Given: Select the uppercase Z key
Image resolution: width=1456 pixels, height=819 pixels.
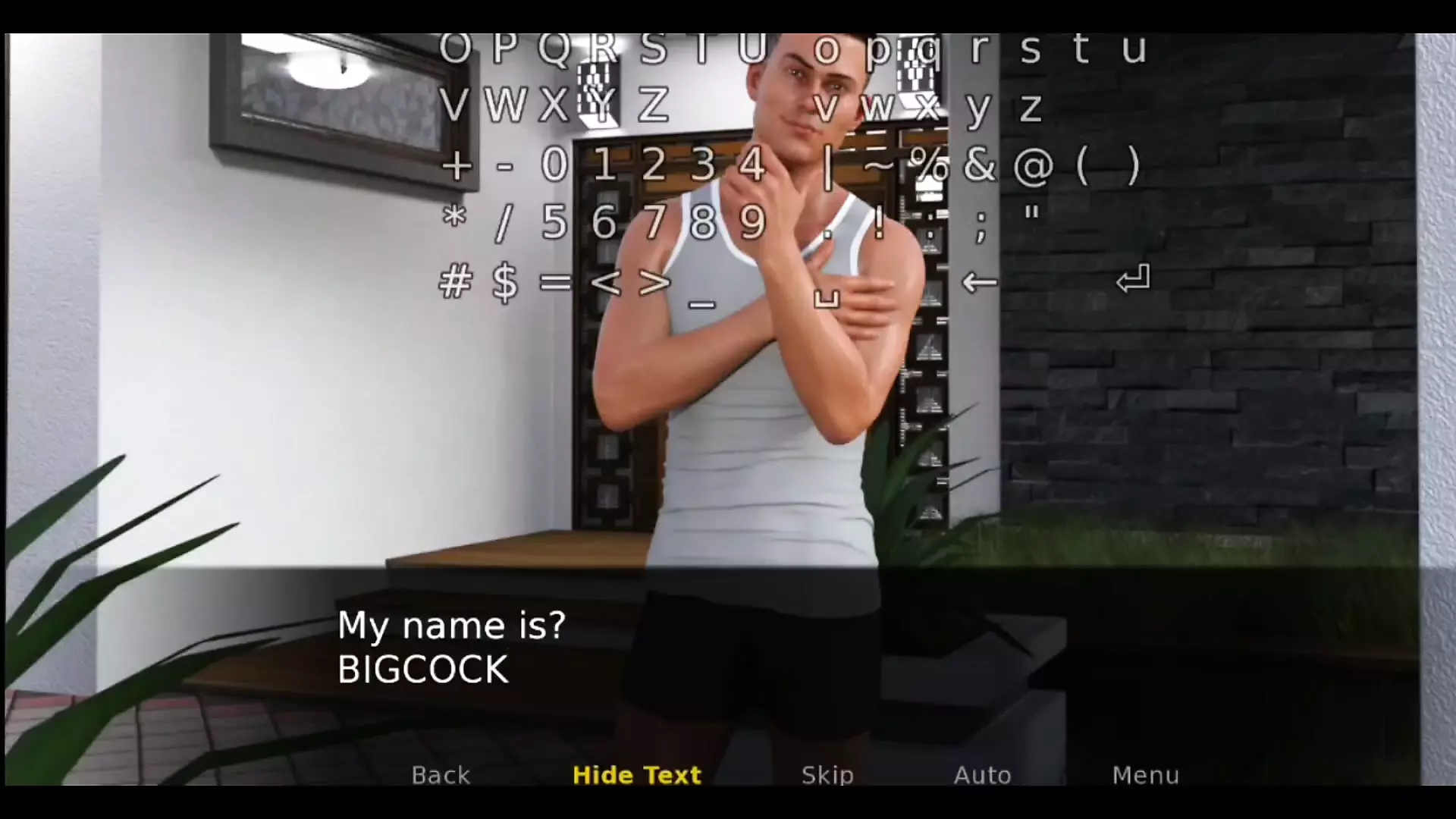Looking at the screenshot, I should [x=653, y=106].
